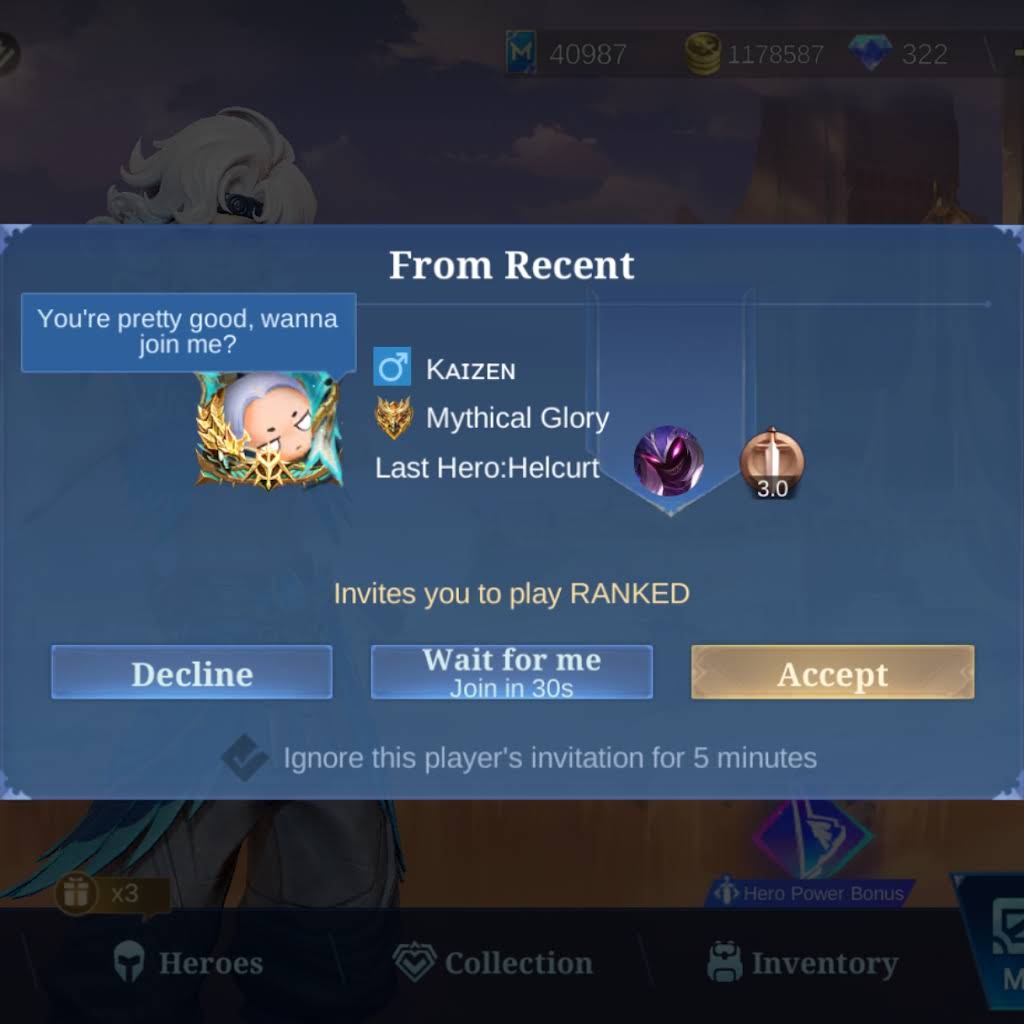1024x1024 pixels.
Task: Open the Heroes menu
Action: click(x=188, y=963)
